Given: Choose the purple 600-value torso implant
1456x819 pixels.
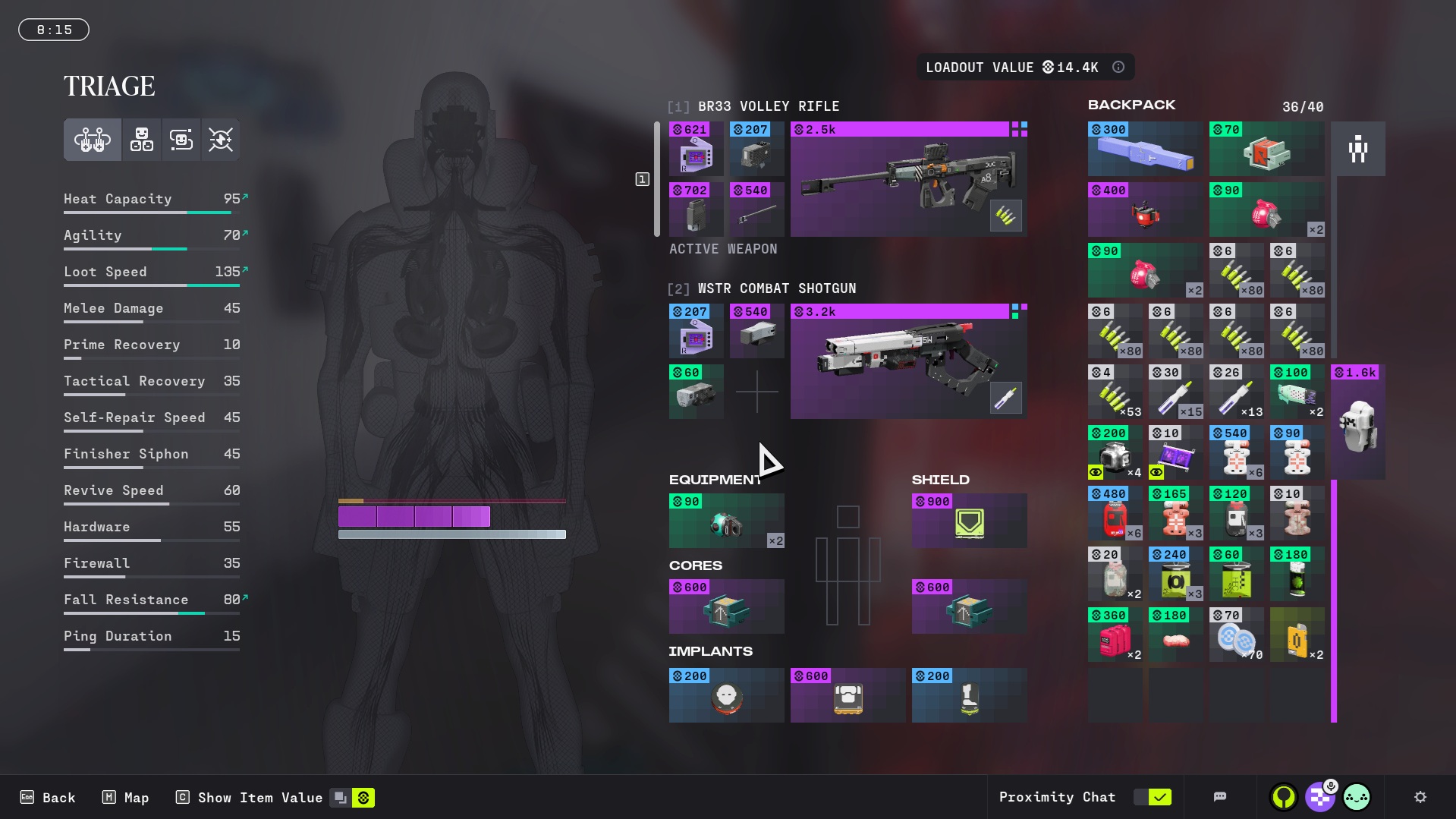Looking at the screenshot, I should tap(847, 695).
